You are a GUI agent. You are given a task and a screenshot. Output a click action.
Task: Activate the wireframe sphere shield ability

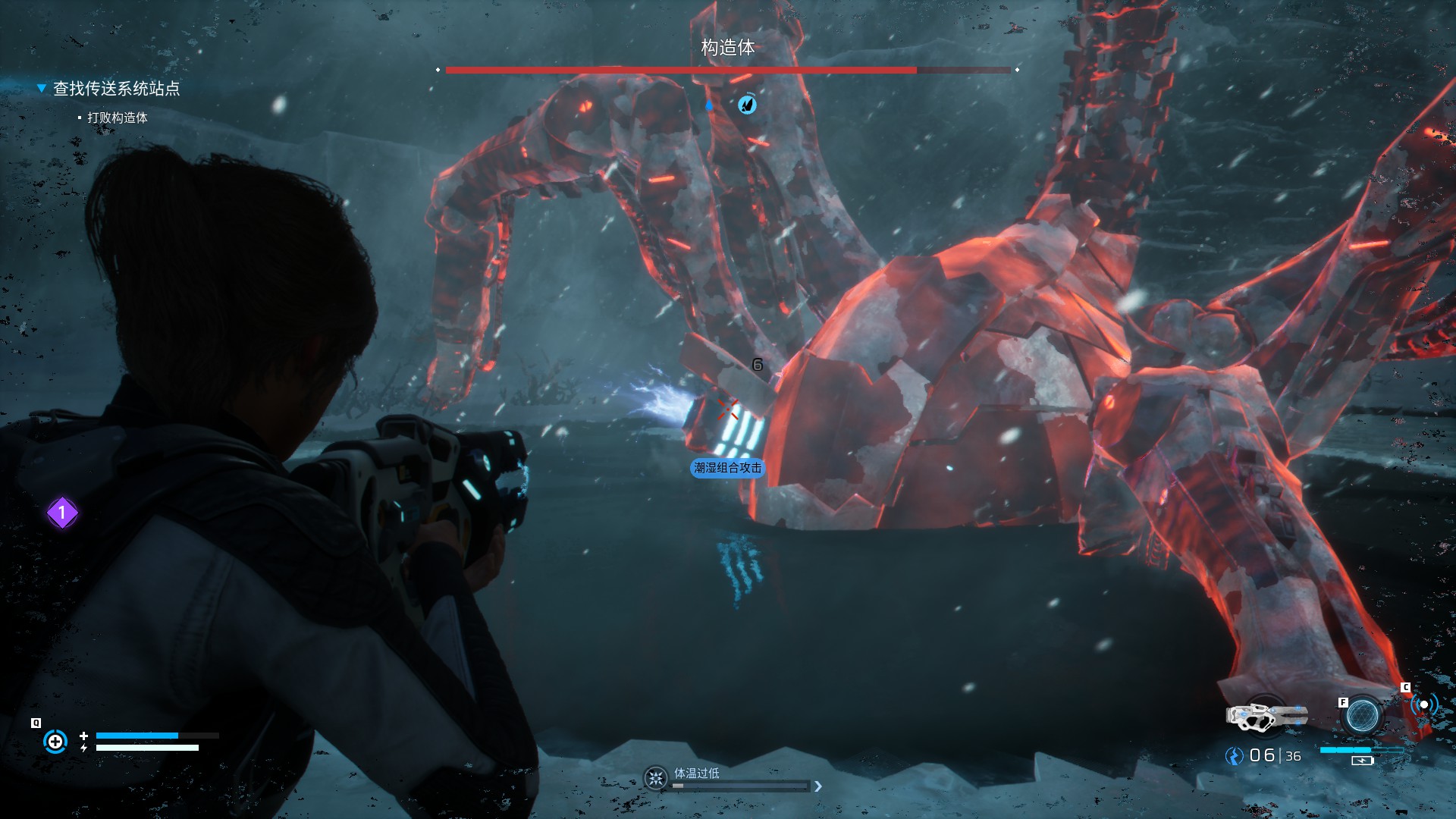click(x=1362, y=715)
